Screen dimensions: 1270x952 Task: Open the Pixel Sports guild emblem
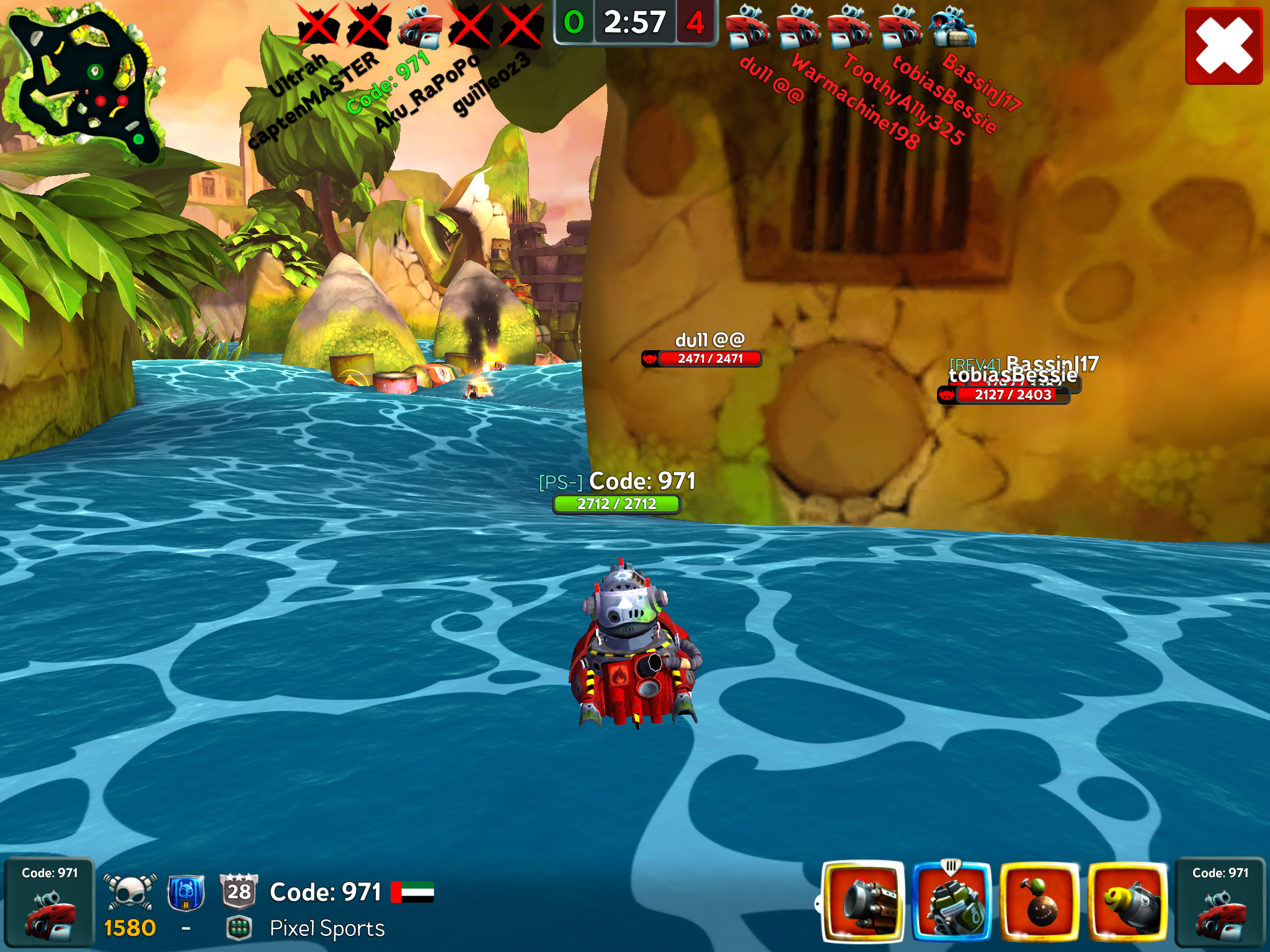click(239, 928)
